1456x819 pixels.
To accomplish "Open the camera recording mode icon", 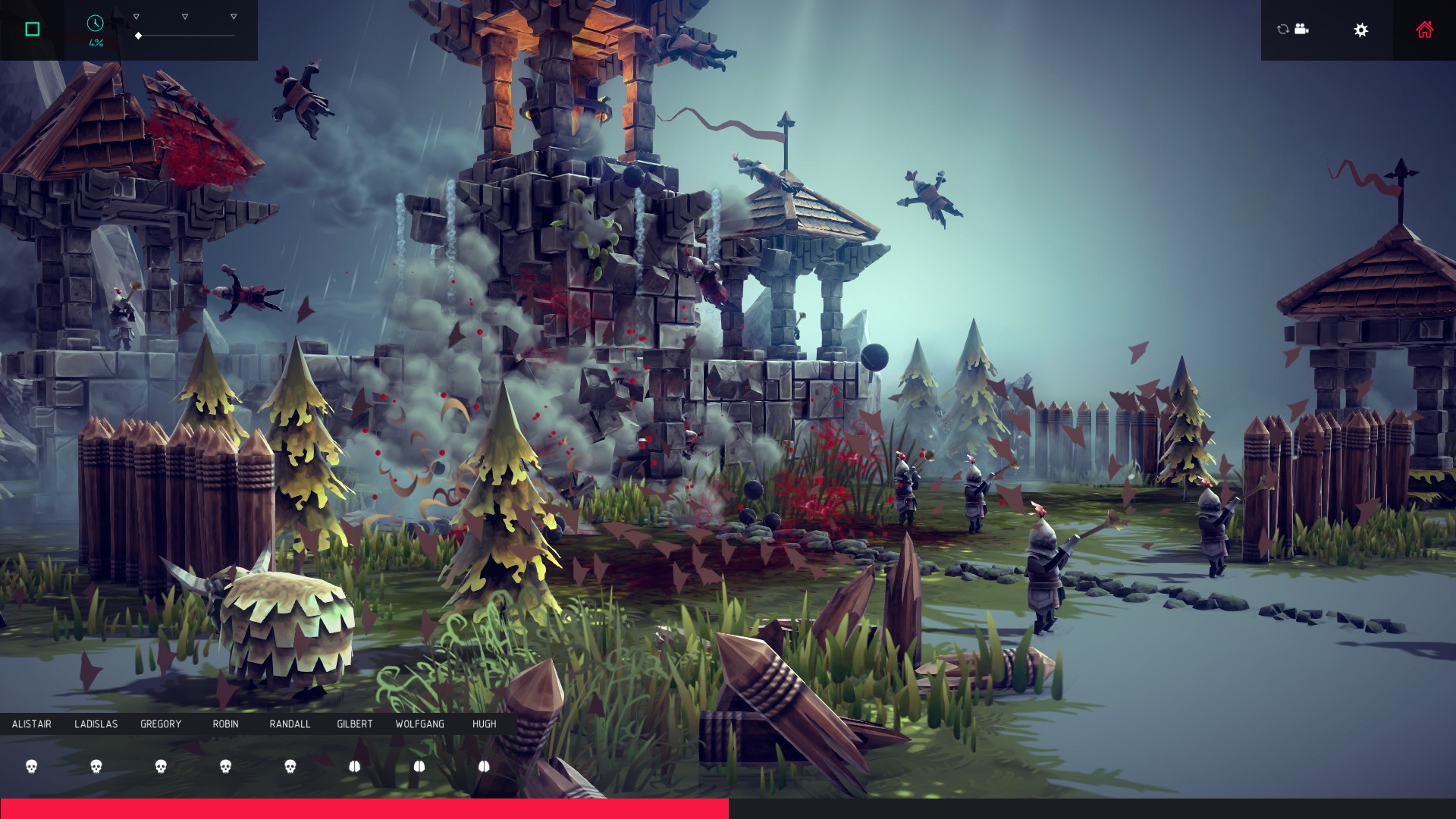I will pos(1301,29).
